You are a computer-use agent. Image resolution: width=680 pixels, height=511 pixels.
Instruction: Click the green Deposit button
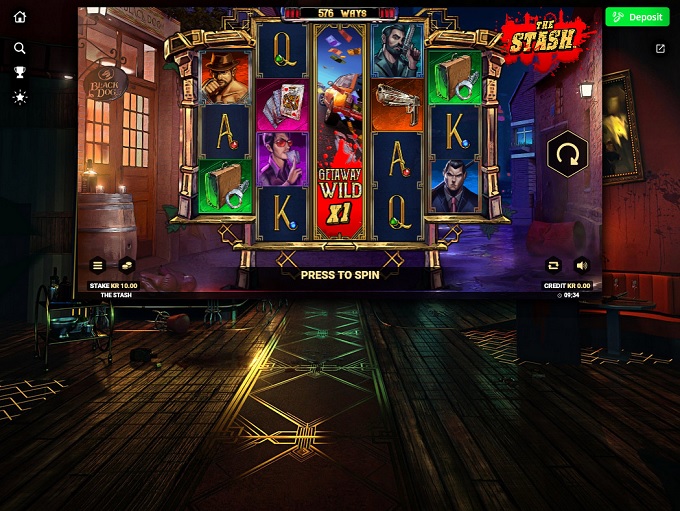coord(637,17)
